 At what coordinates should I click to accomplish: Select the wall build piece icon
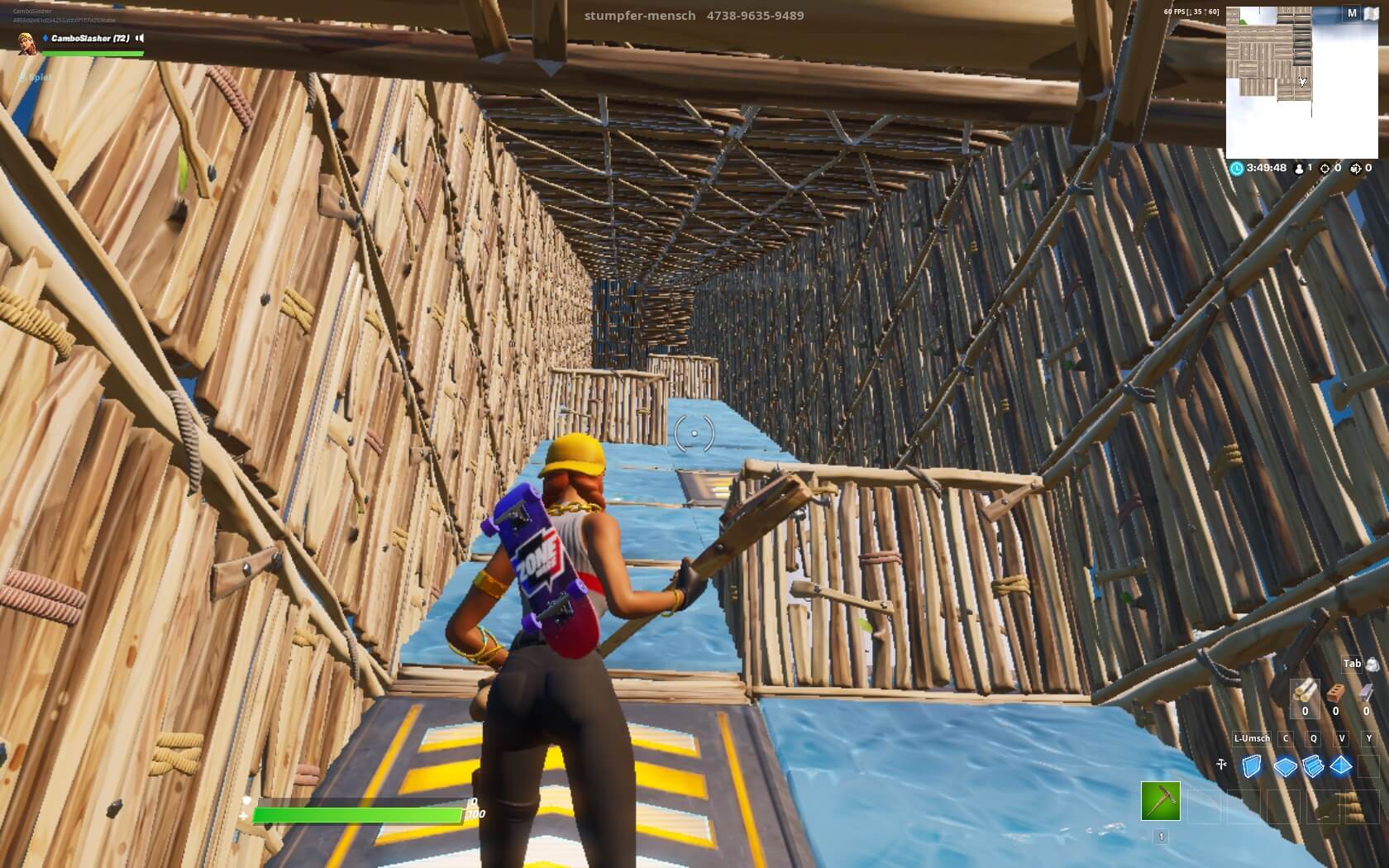pos(1252,765)
